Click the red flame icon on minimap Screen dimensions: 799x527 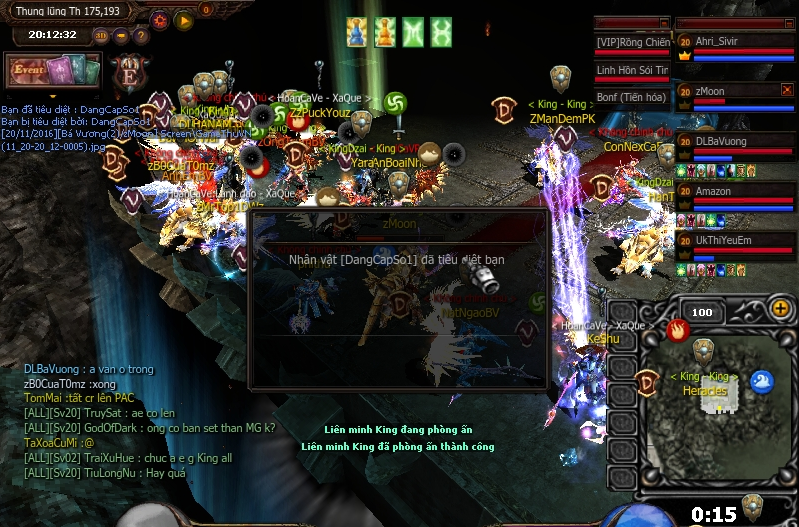tap(679, 328)
